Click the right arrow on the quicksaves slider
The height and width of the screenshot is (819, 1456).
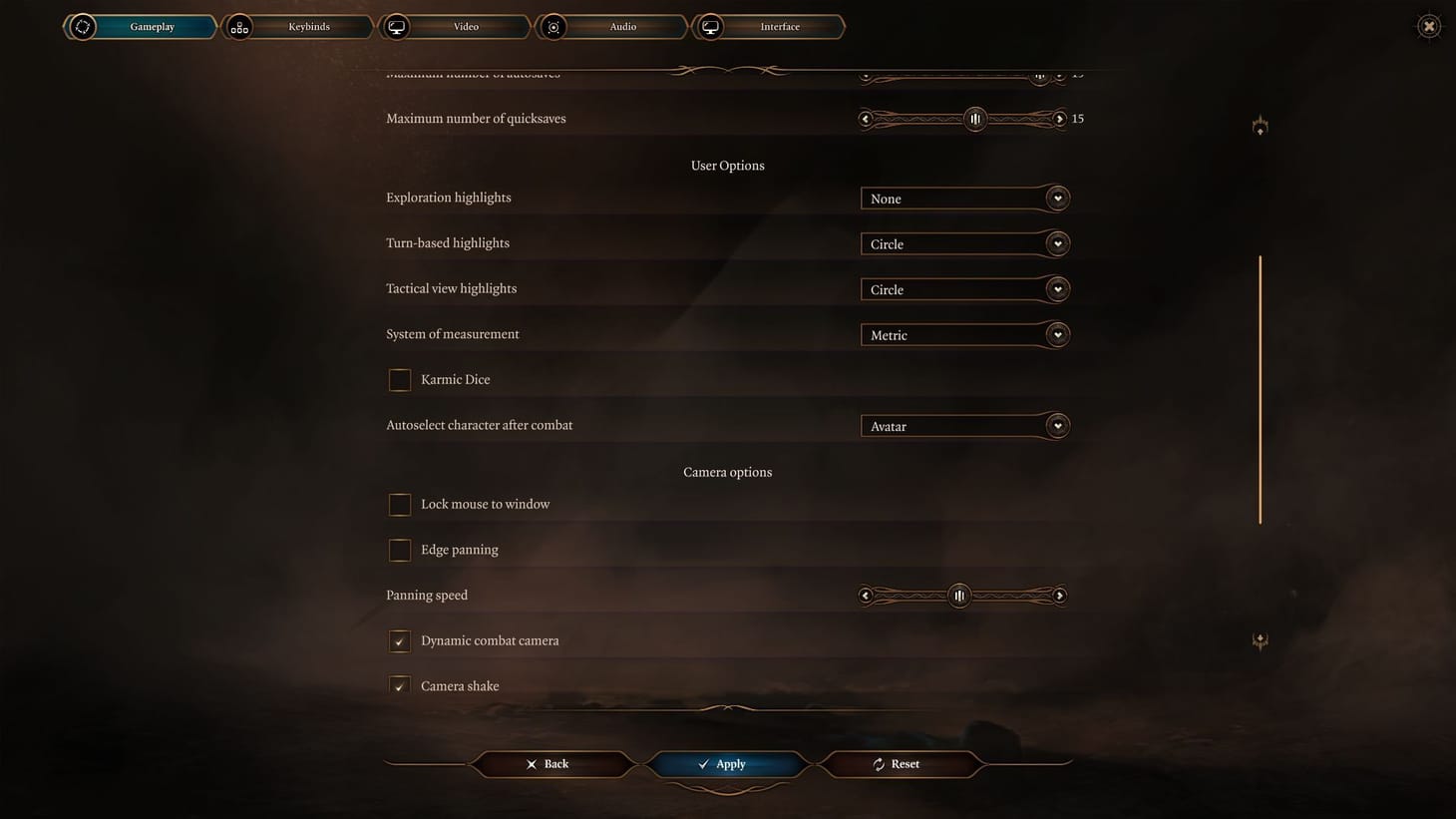point(1060,119)
